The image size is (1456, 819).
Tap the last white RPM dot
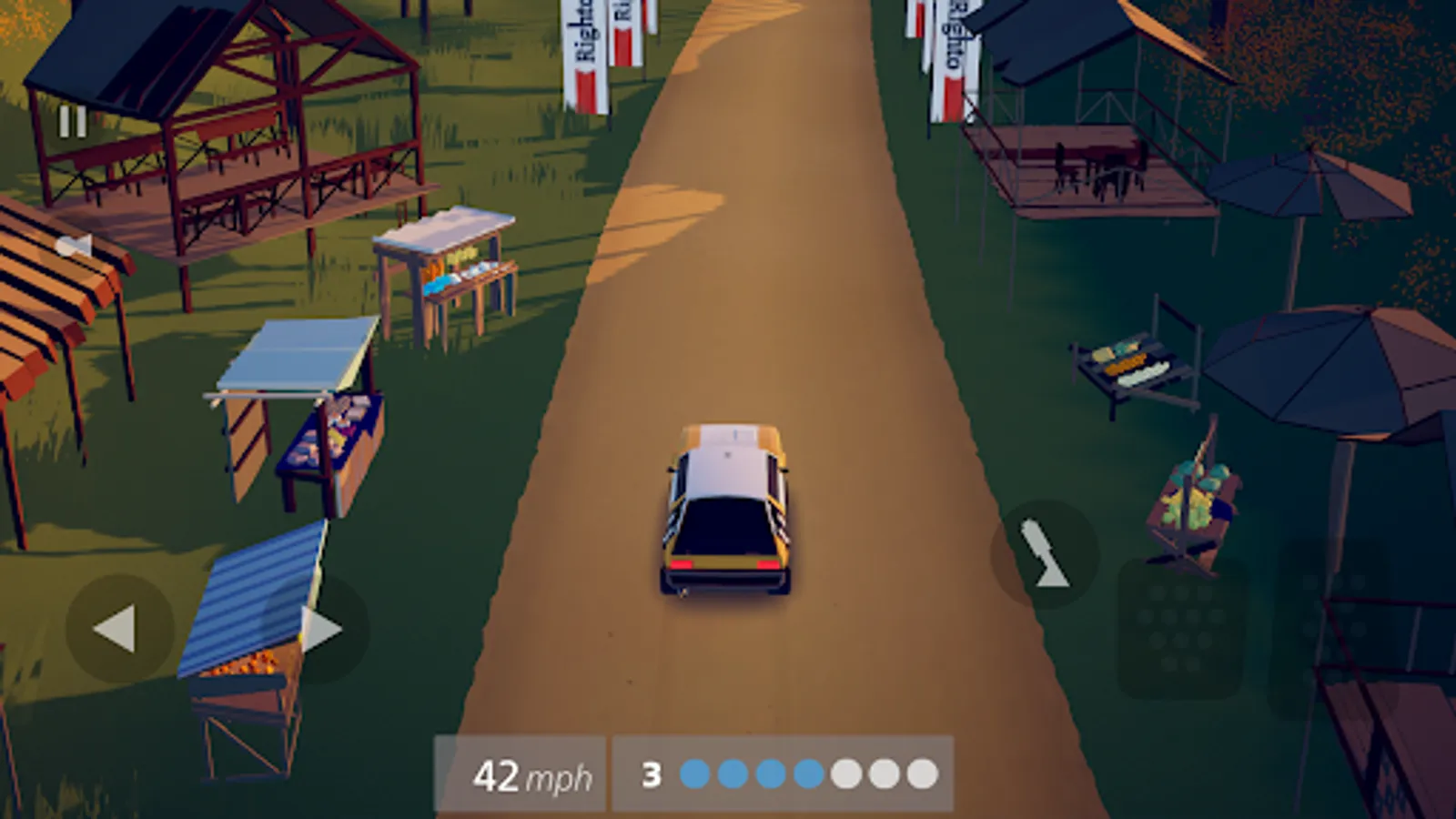pos(922,773)
